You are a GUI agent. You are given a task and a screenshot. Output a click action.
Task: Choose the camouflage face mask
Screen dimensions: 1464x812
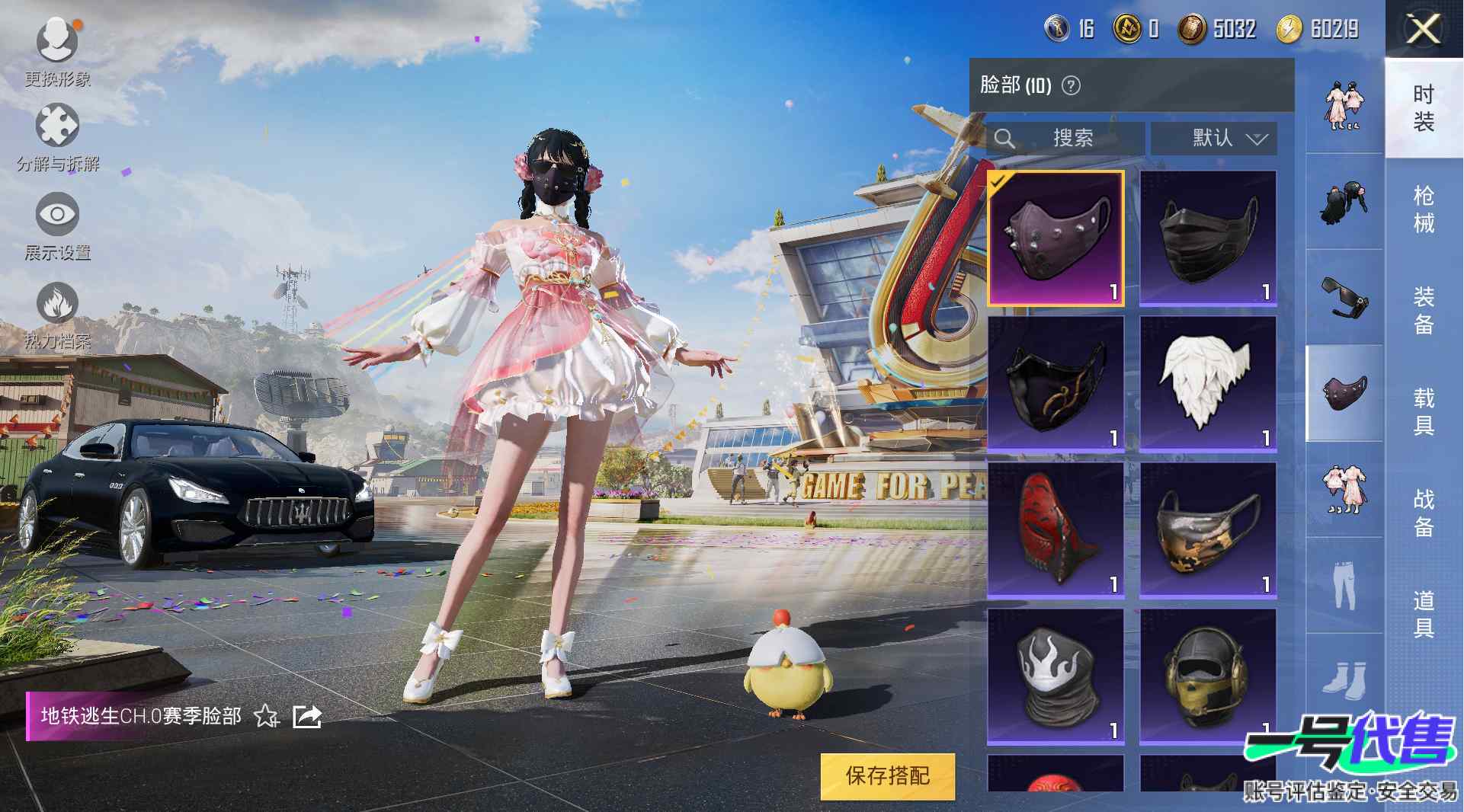pos(1208,529)
